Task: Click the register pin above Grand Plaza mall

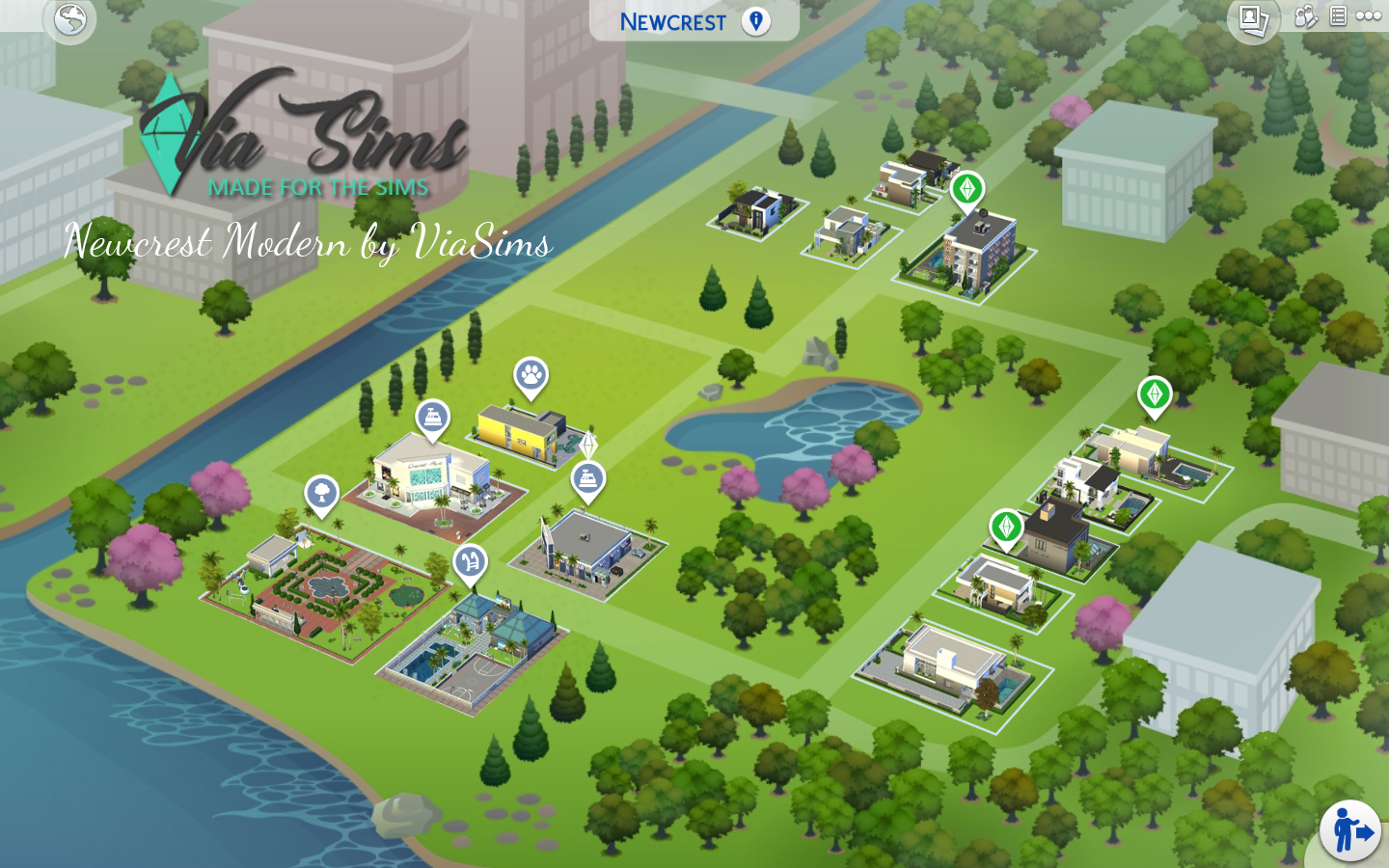Action: point(431,416)
